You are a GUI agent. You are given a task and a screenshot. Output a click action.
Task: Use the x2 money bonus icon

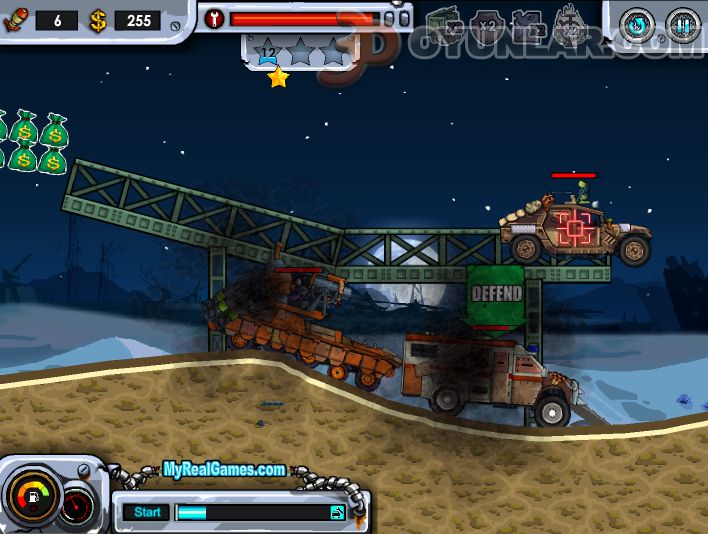pos(443,23)
